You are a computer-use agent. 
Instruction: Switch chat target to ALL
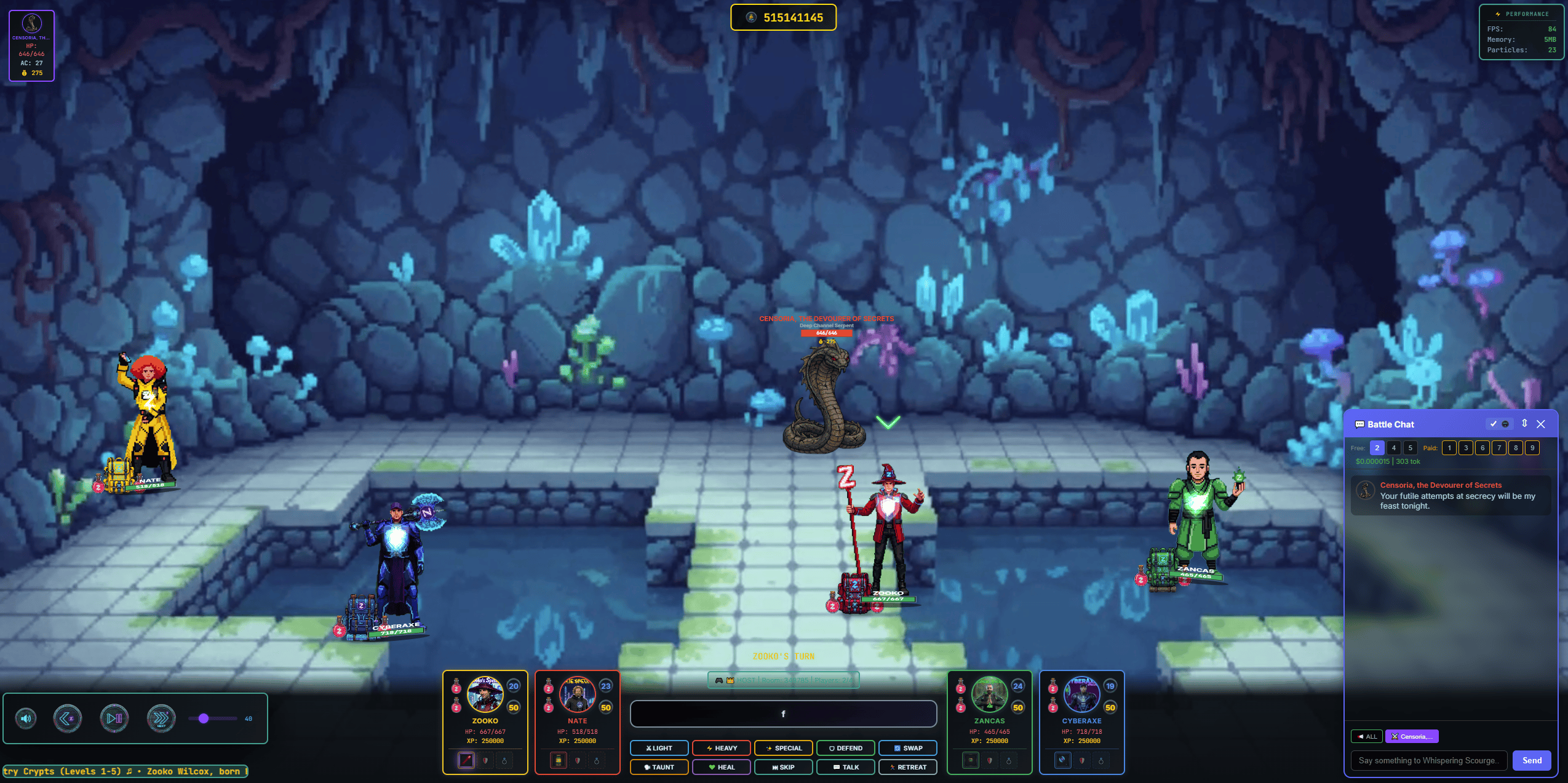pyautogui.click(x=1367, y=736)
